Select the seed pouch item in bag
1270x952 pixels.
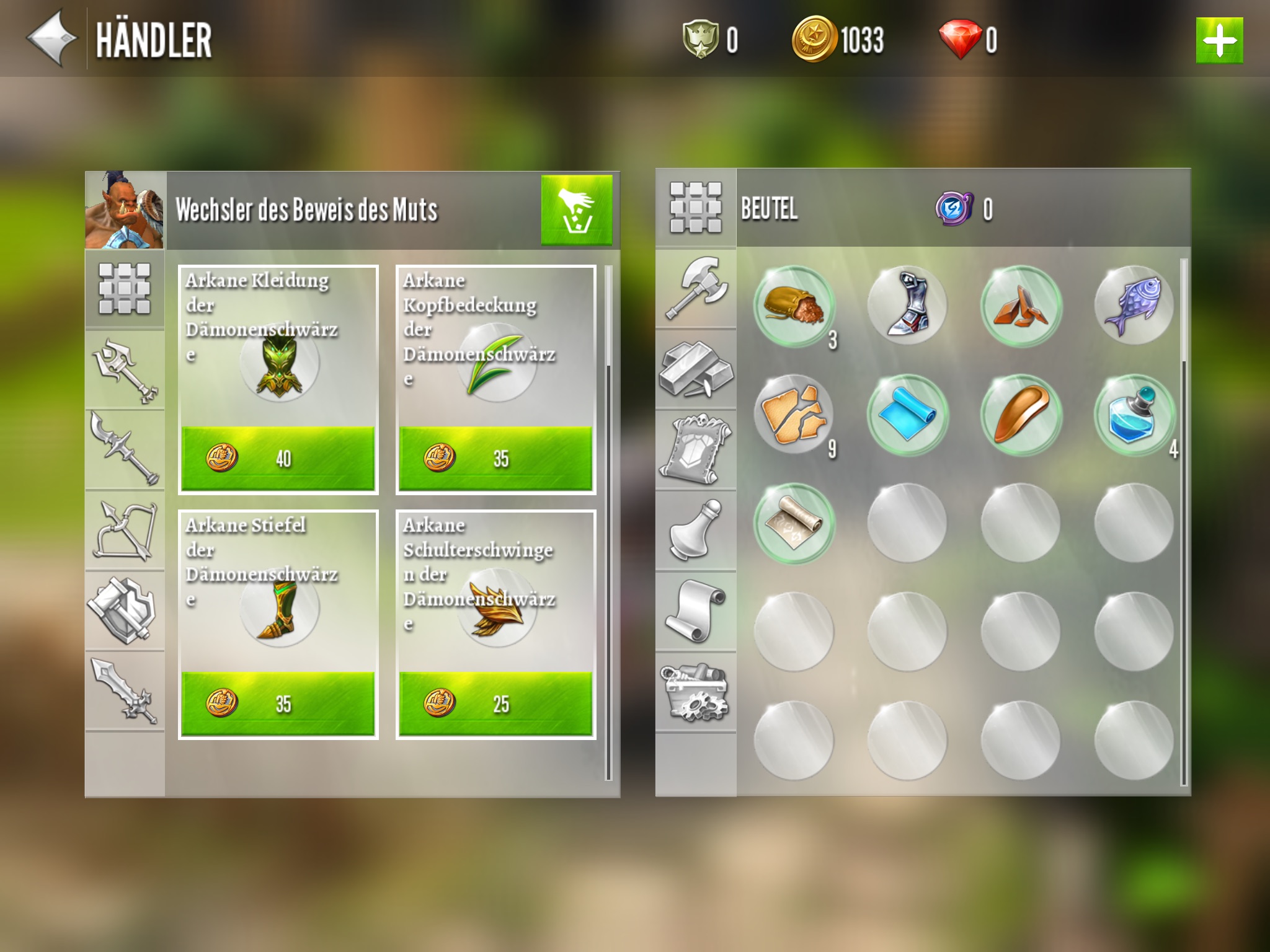794,306
